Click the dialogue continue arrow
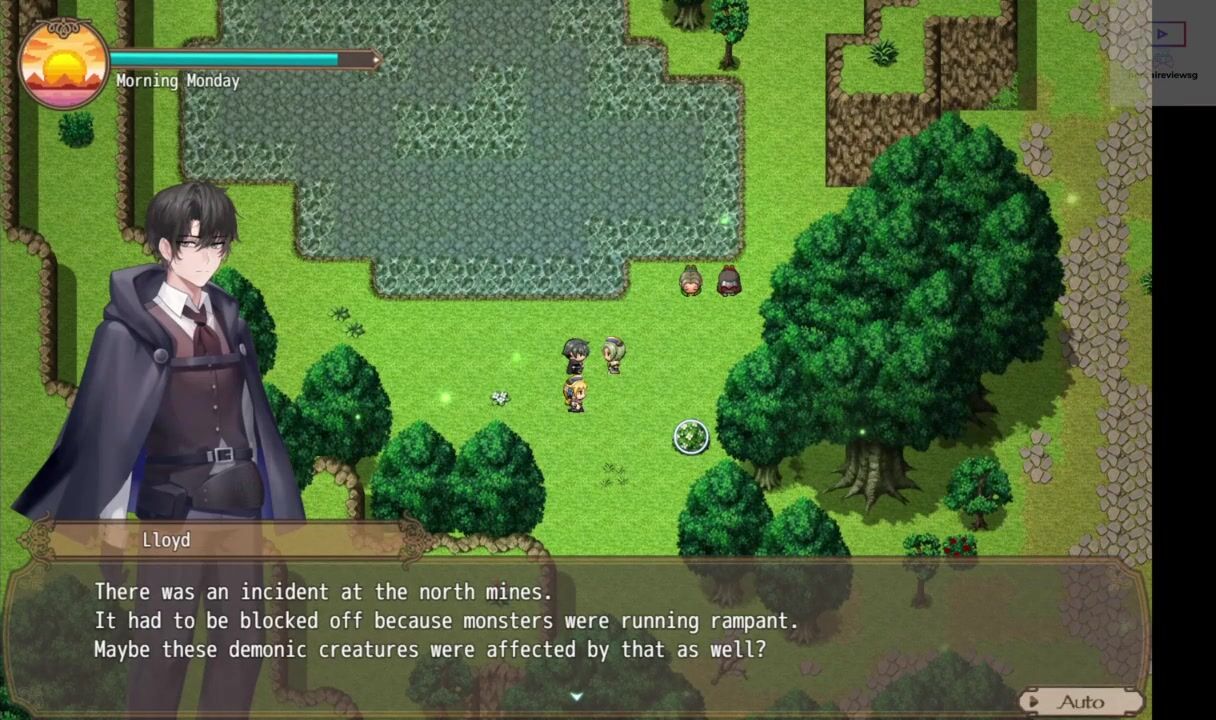This screenshot has height=720, width=1216. 576,696
